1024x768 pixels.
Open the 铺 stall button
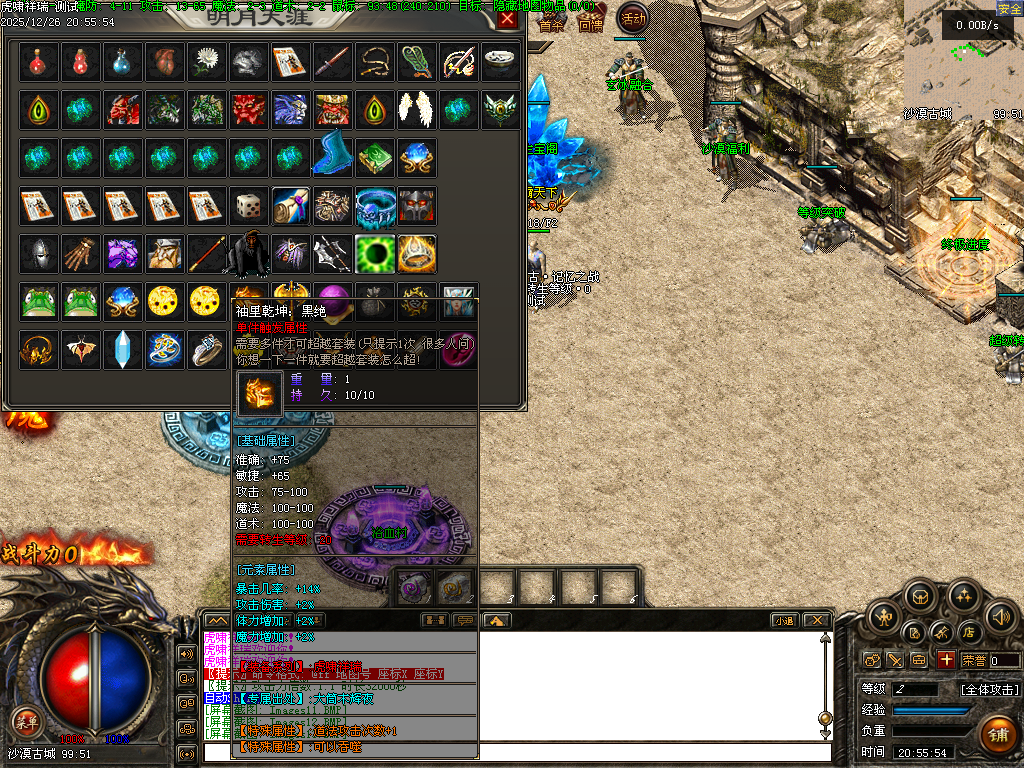click(996, 734)
